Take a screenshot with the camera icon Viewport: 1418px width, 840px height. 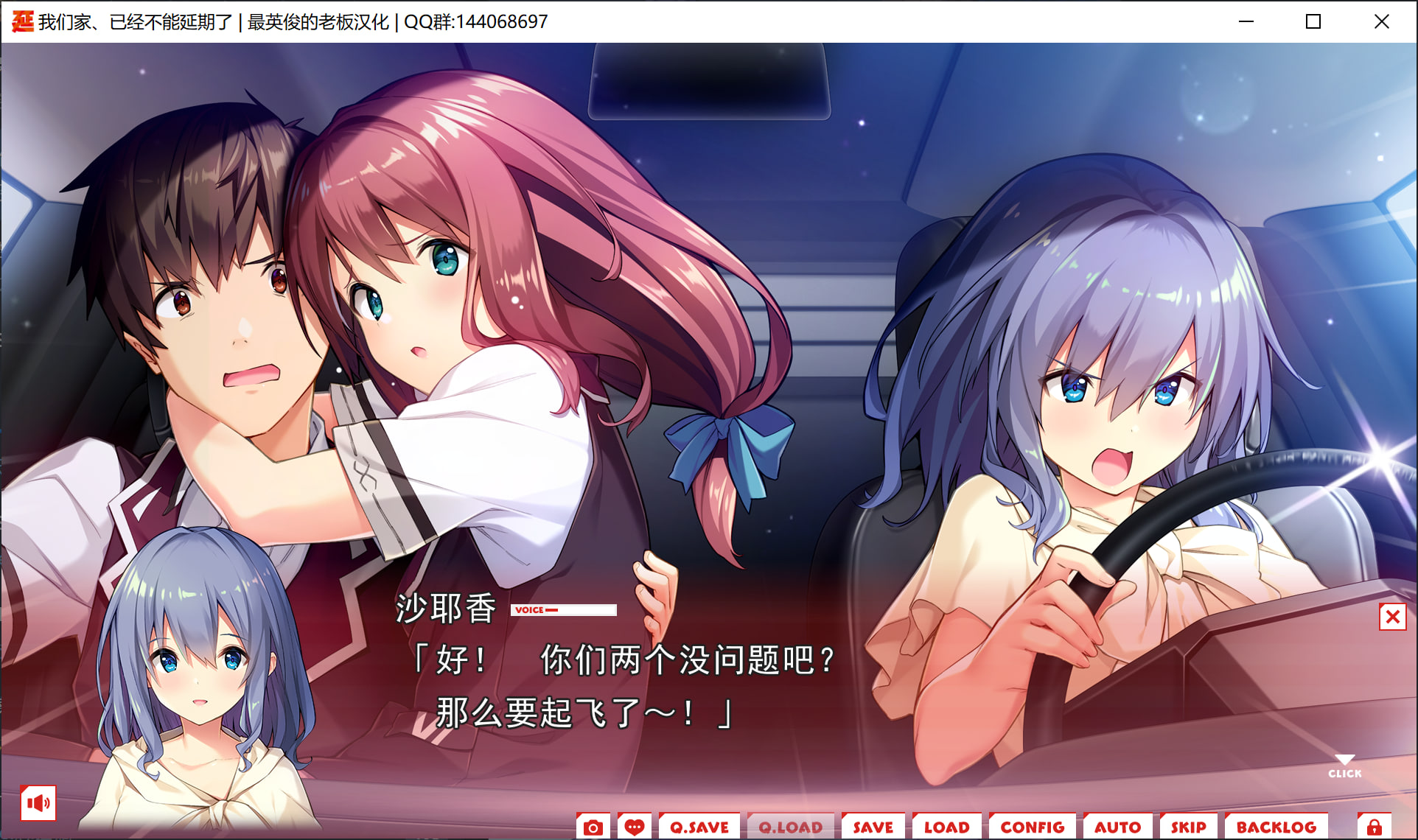593,827
